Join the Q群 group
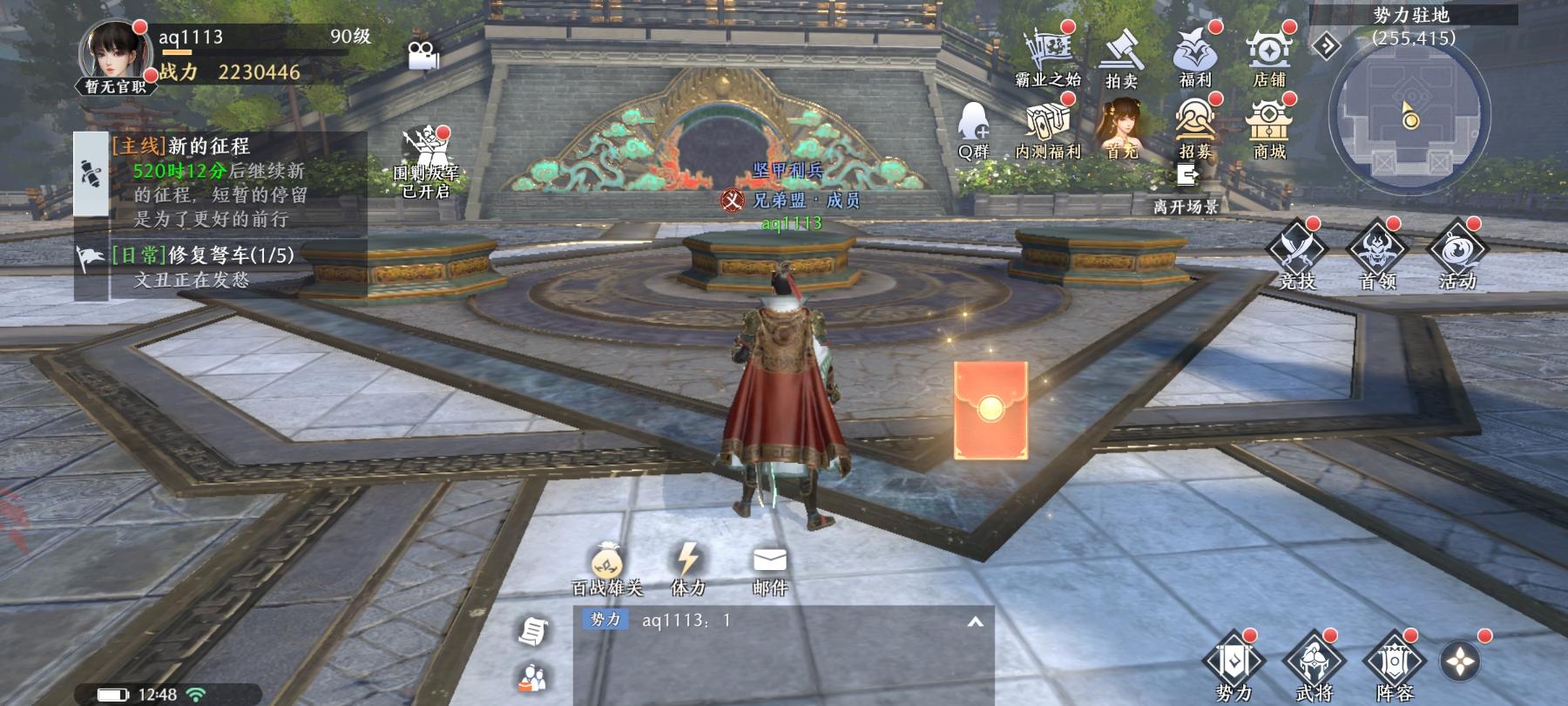The height and width of the screenshot is (706, 1568). (x=974, y=128)
